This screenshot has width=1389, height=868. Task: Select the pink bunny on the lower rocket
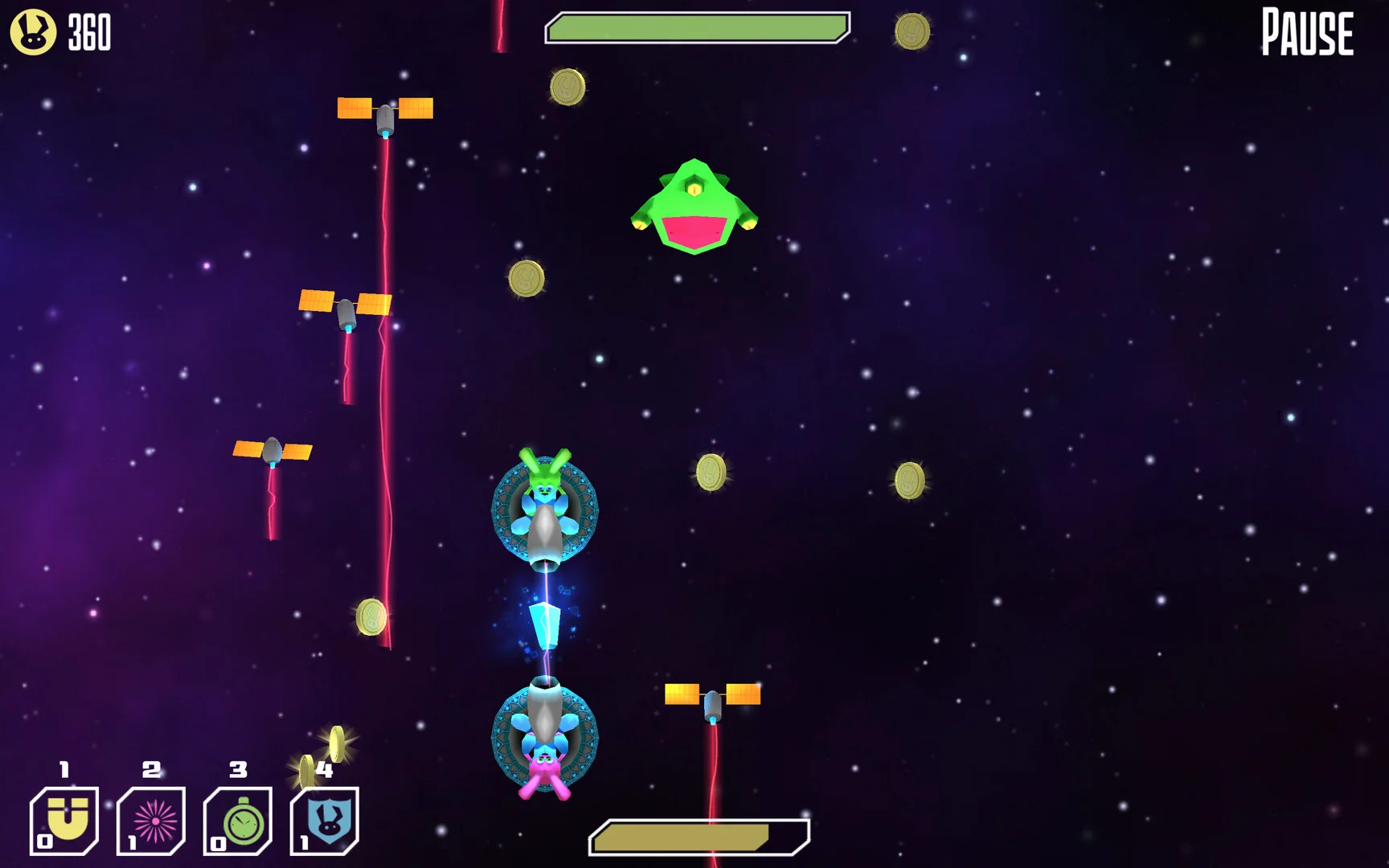[x=545, y=764]
